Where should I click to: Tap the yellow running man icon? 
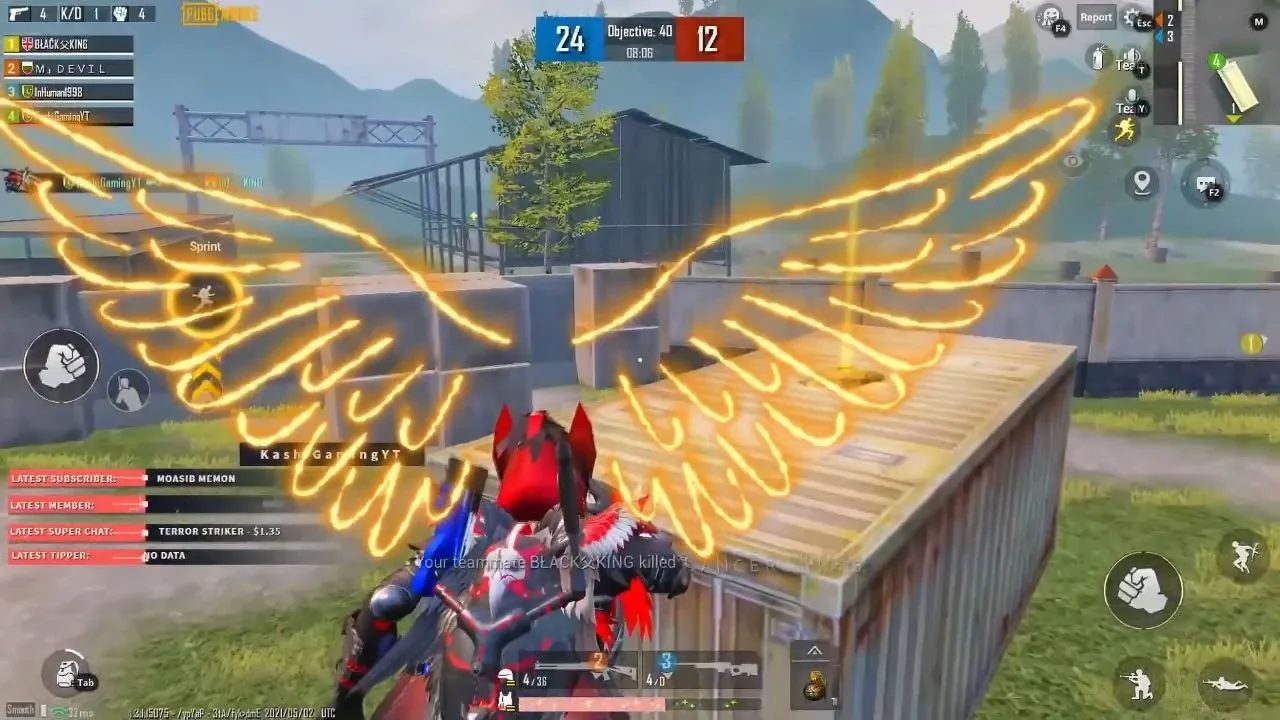1125,130
